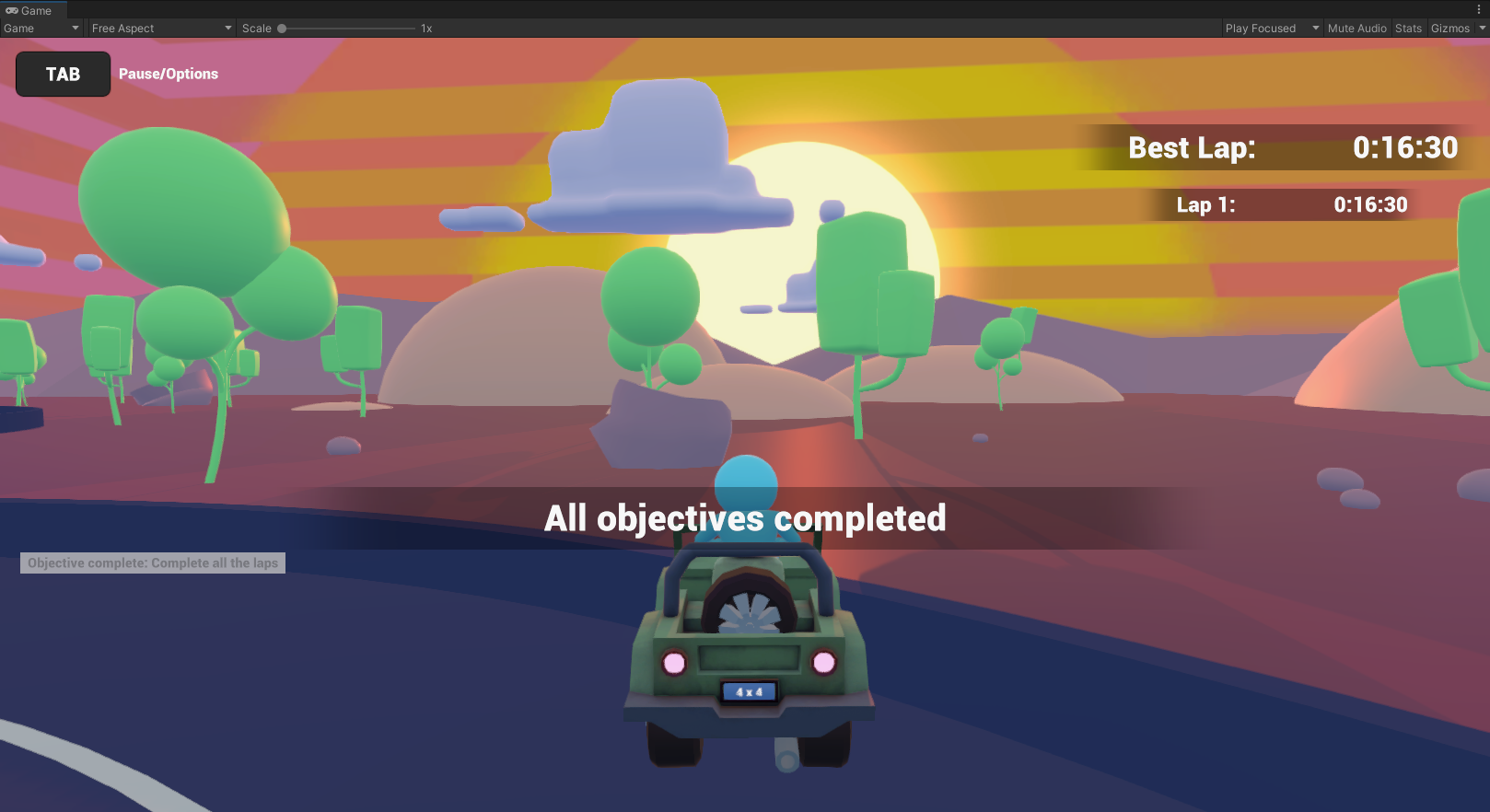The image size is (1490, 812).
Task: Click the Pause/Options label
Action: (168, 74)
